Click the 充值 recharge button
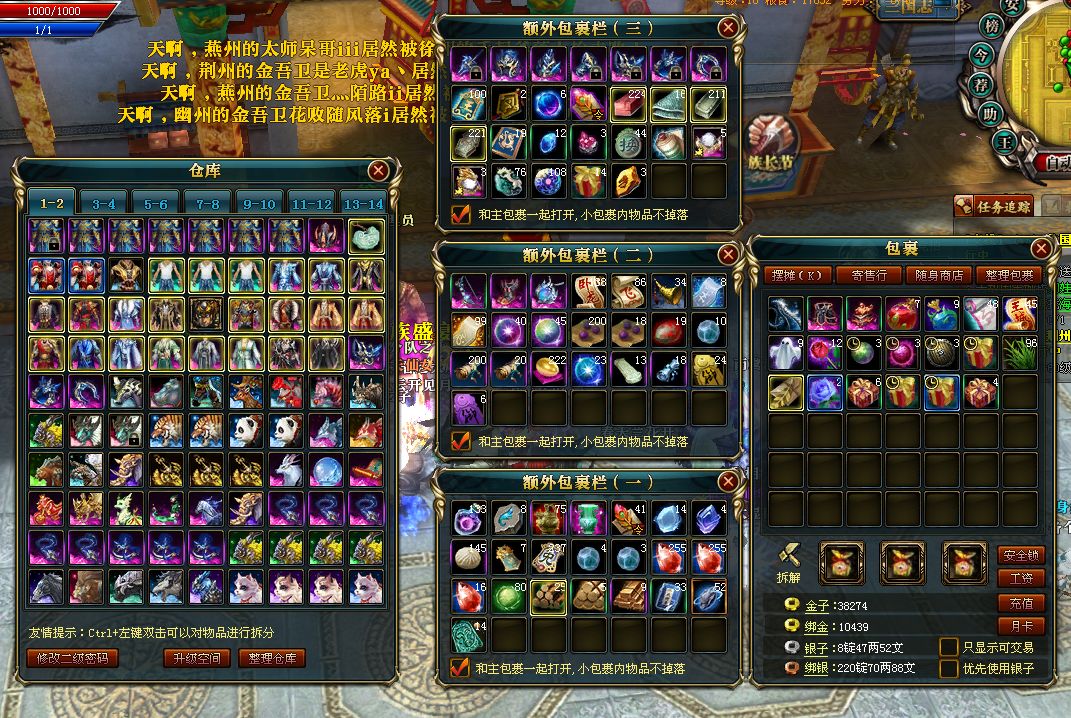The width and height of the screenshot is (1071, 718). 1020,603
